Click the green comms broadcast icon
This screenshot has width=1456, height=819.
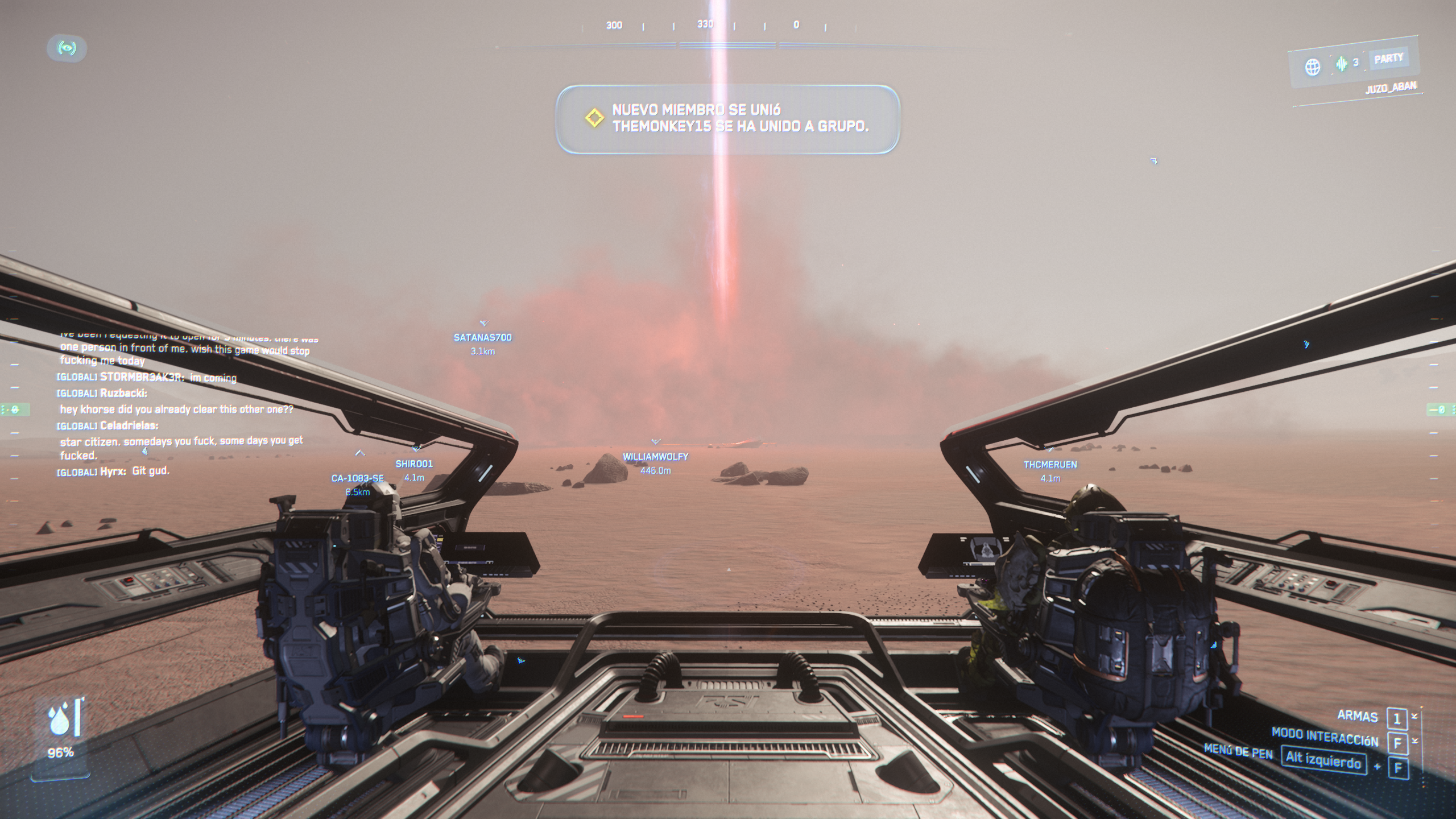pyautogui.click(x=67, y=48)
